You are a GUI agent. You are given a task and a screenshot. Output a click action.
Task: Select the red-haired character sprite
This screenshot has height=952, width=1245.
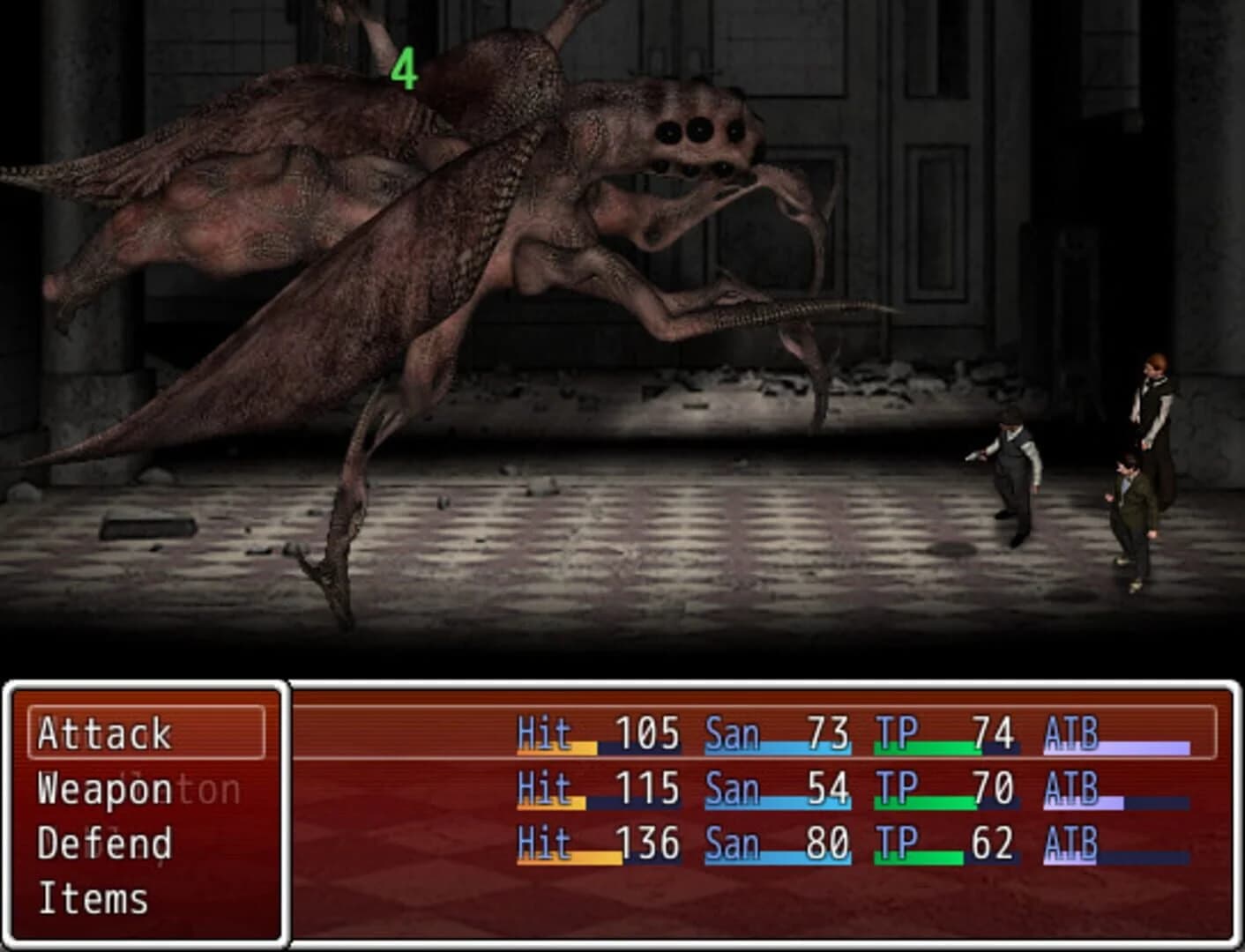click(1153, 405)
